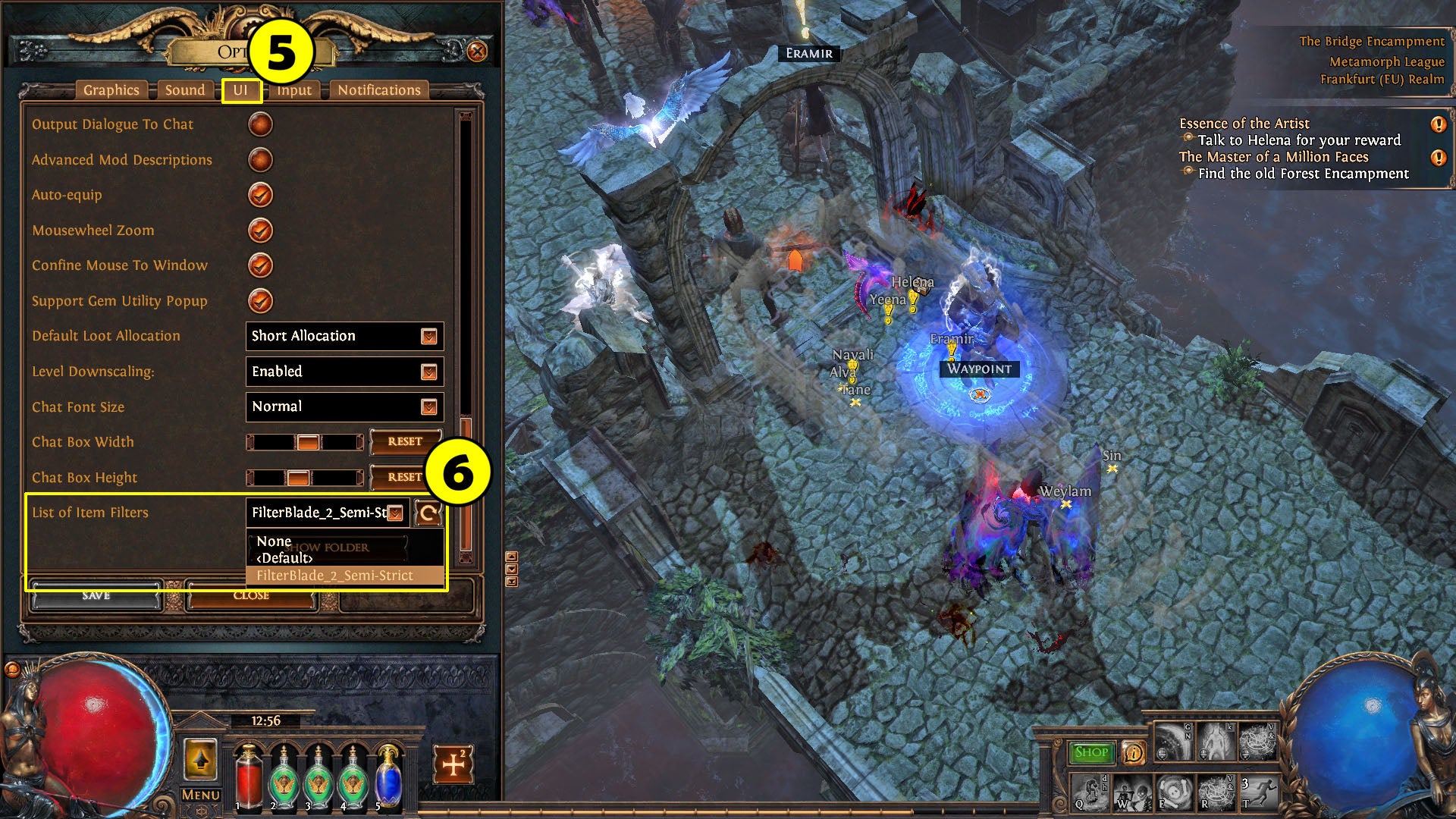Click the item filter reload icon

(428, 513)
